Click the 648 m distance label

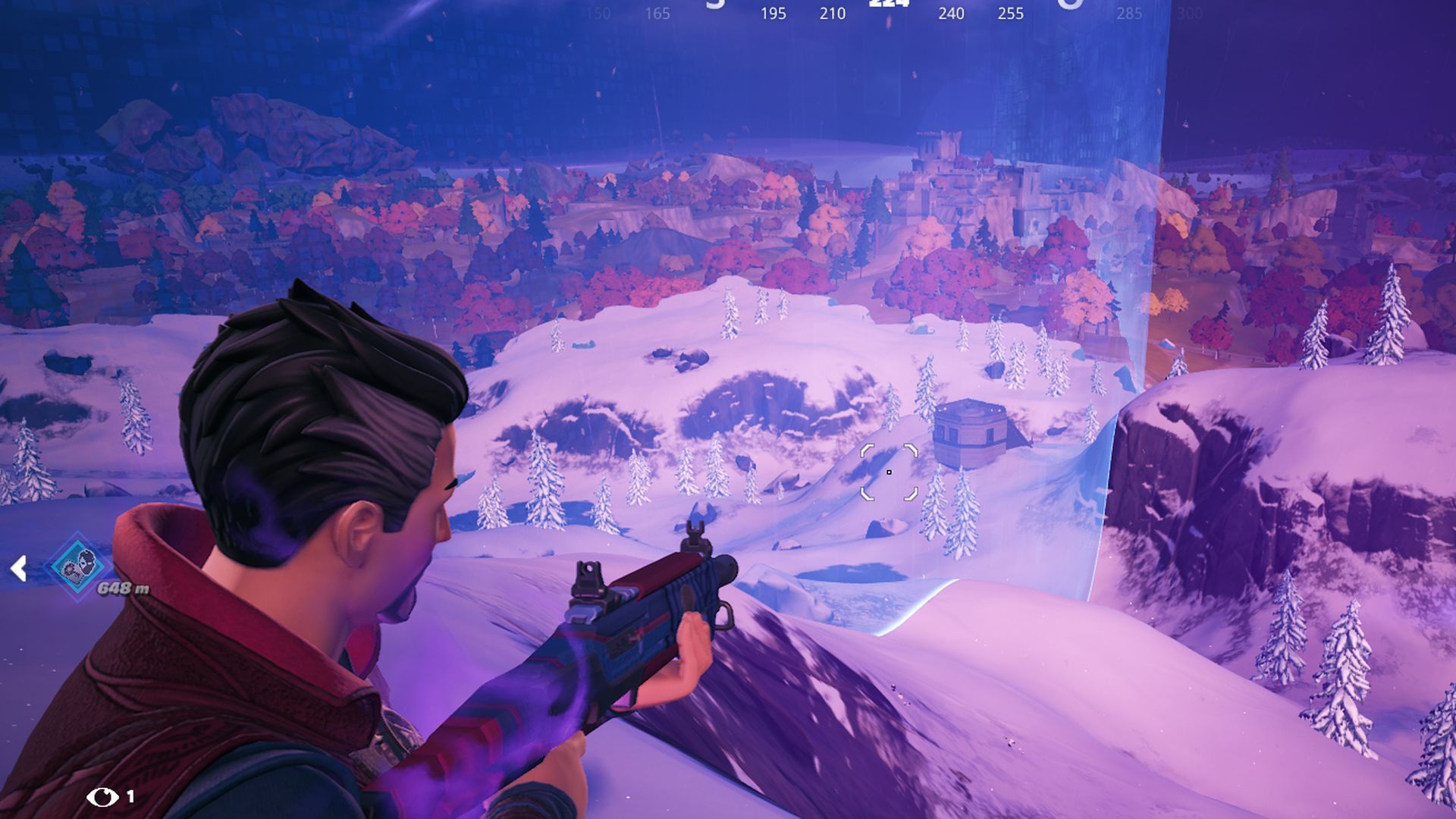[123, 588]
